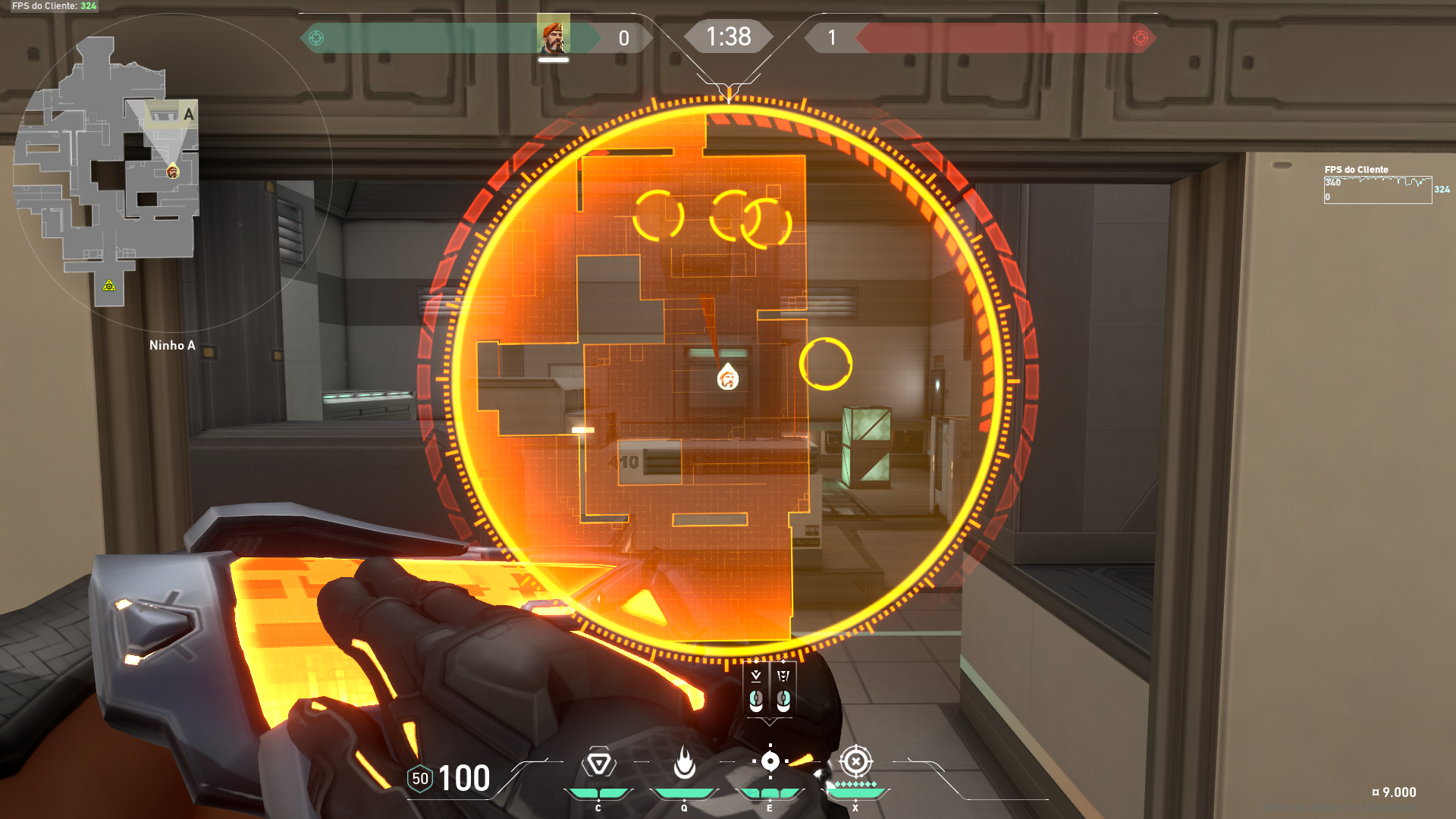This screenshot has width=1456, height=819.
Task: Click the round timer showing 1:38
Action: click(728, 36)
